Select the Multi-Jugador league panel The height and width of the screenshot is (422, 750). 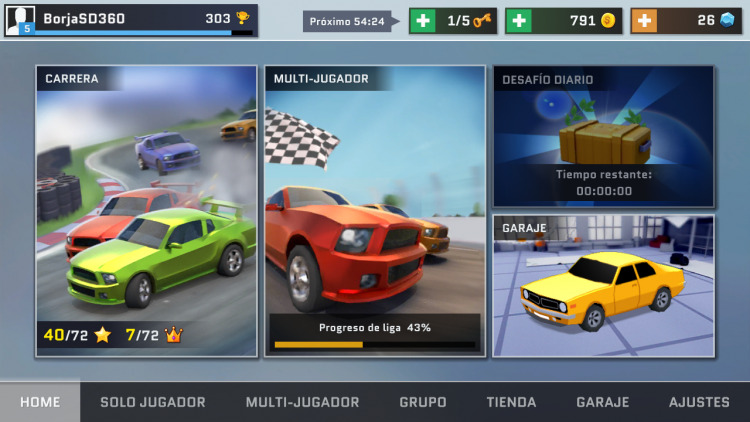tap(375, 210)
